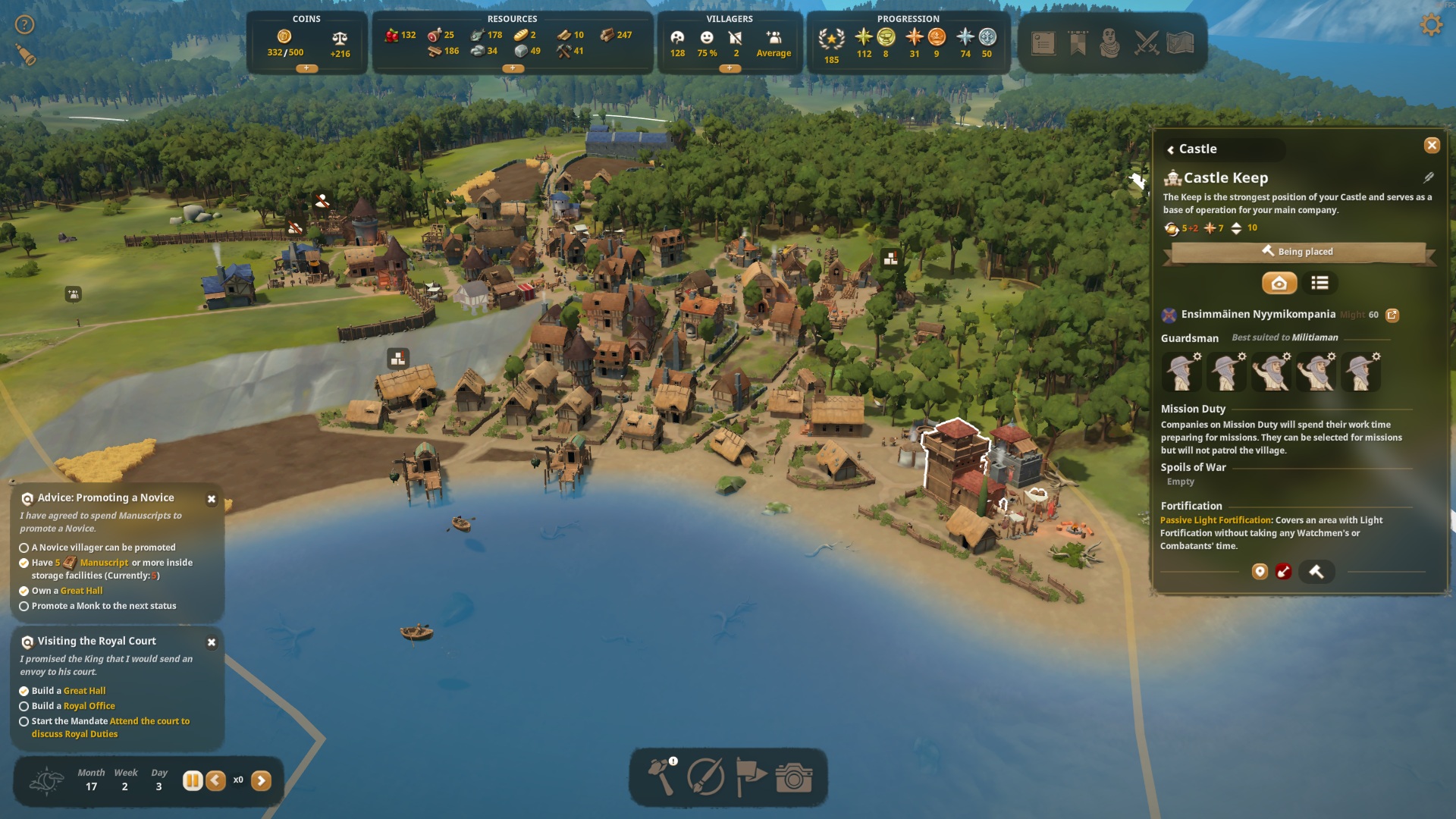1456x819 pixels.
Task: Switch to the list view tab
Action: click(1319, 283)
